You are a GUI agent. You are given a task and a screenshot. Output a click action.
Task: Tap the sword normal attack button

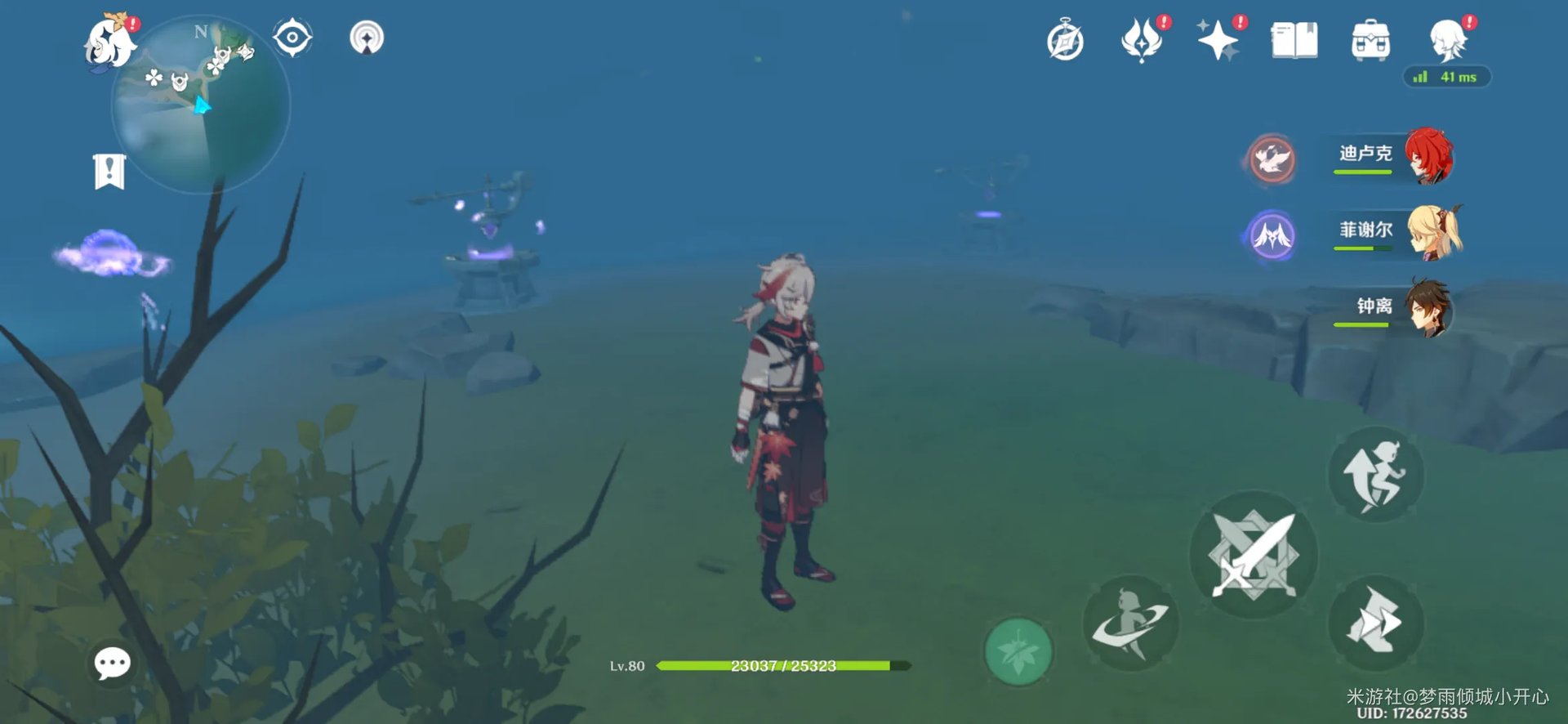1253,555
